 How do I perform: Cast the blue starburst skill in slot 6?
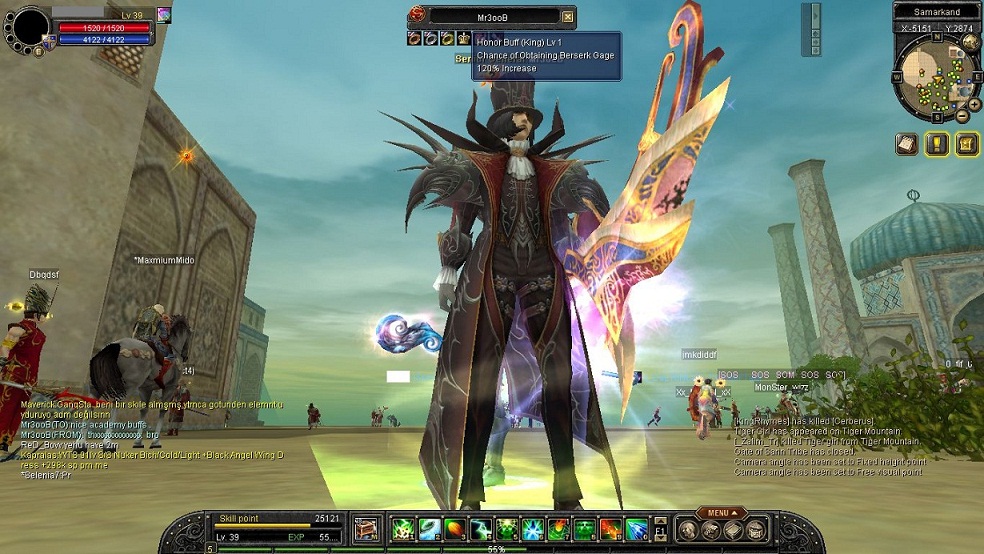tap(533, 529)
